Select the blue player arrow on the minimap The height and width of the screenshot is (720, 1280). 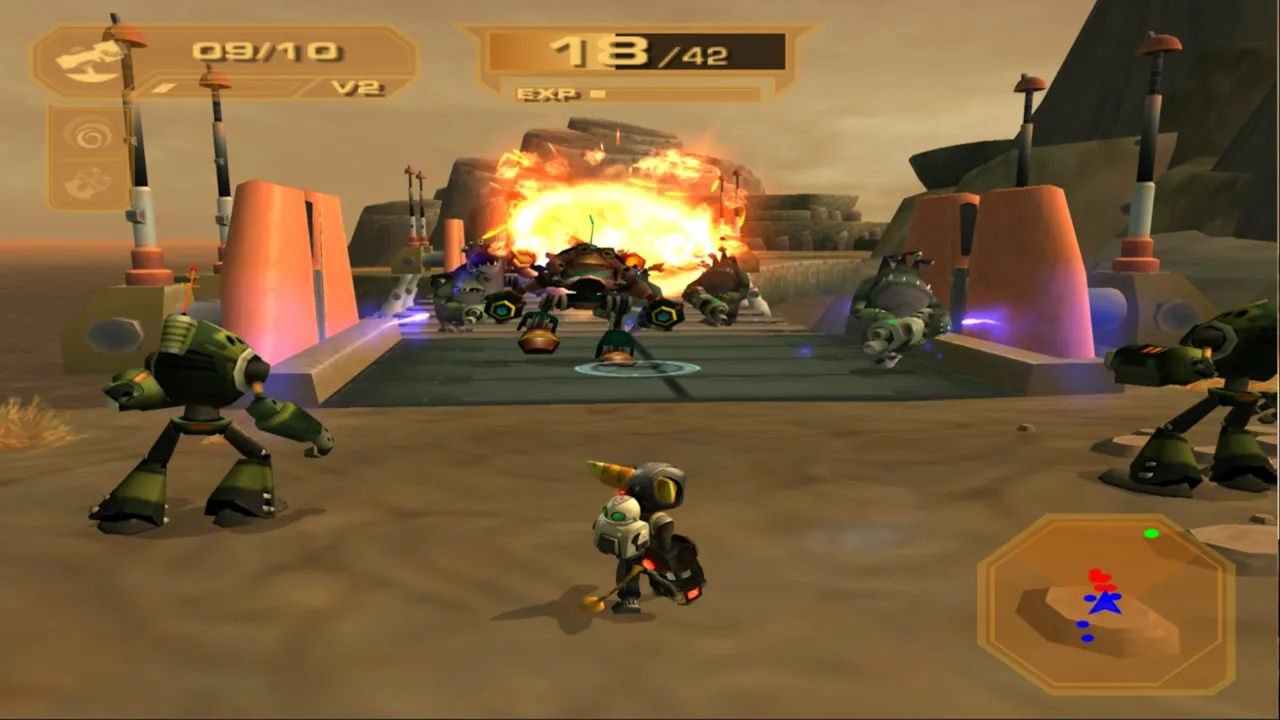[1107, 603]
